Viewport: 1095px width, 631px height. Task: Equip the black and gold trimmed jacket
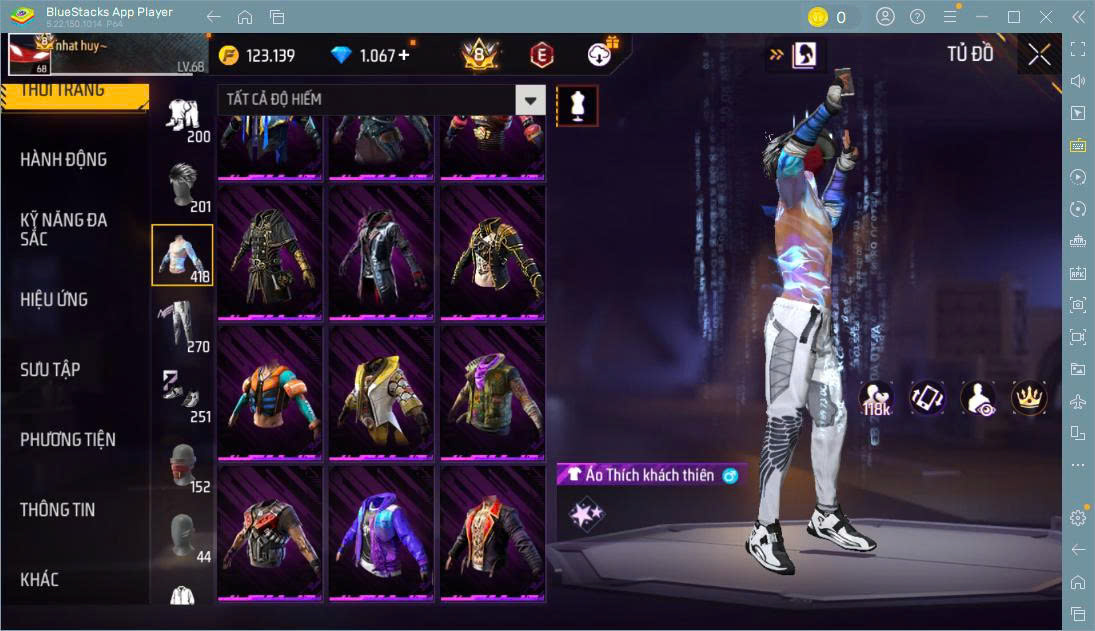click(492, 251)
